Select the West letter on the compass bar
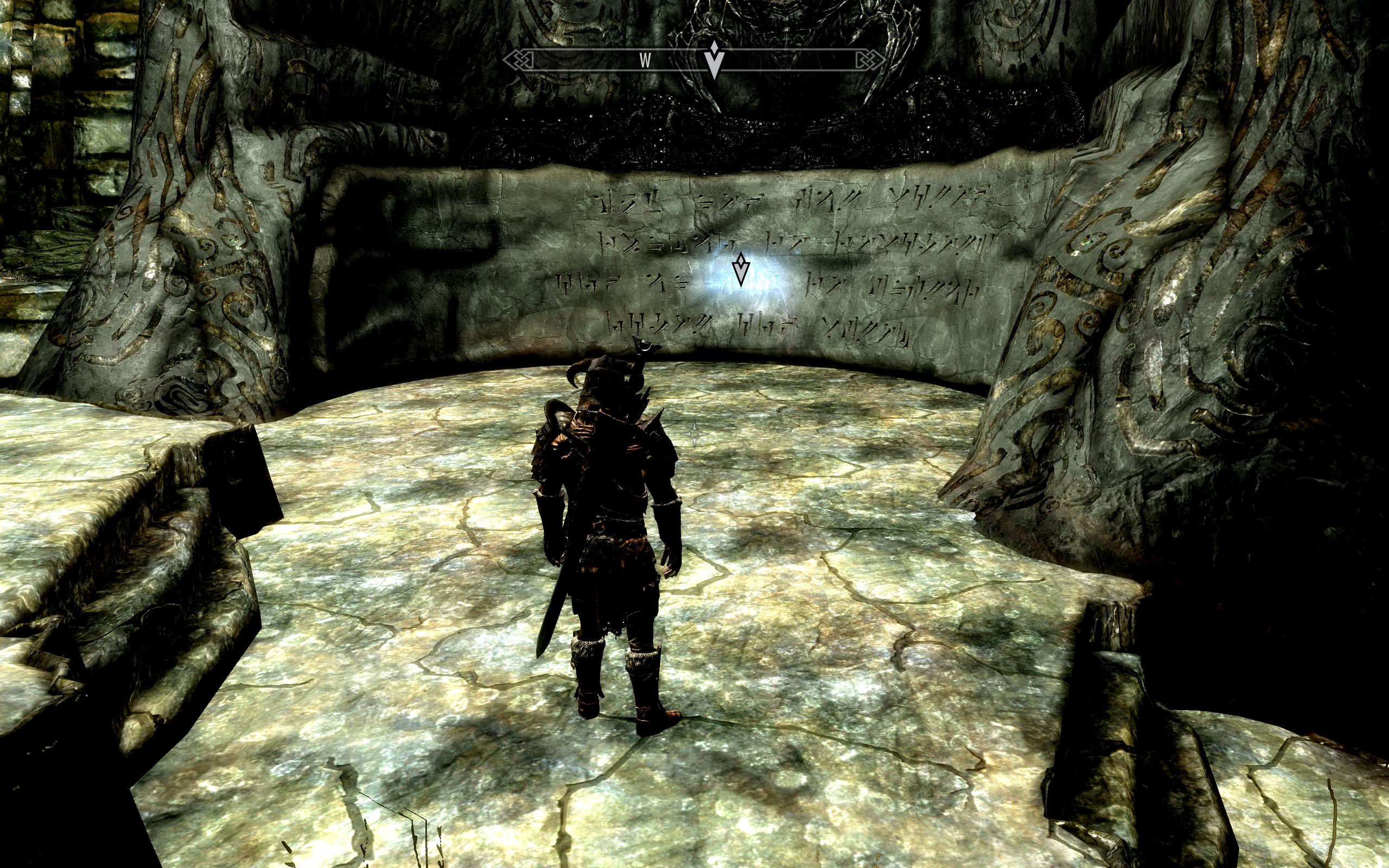This screenshot has width=1389, height=868. (645, 62)
